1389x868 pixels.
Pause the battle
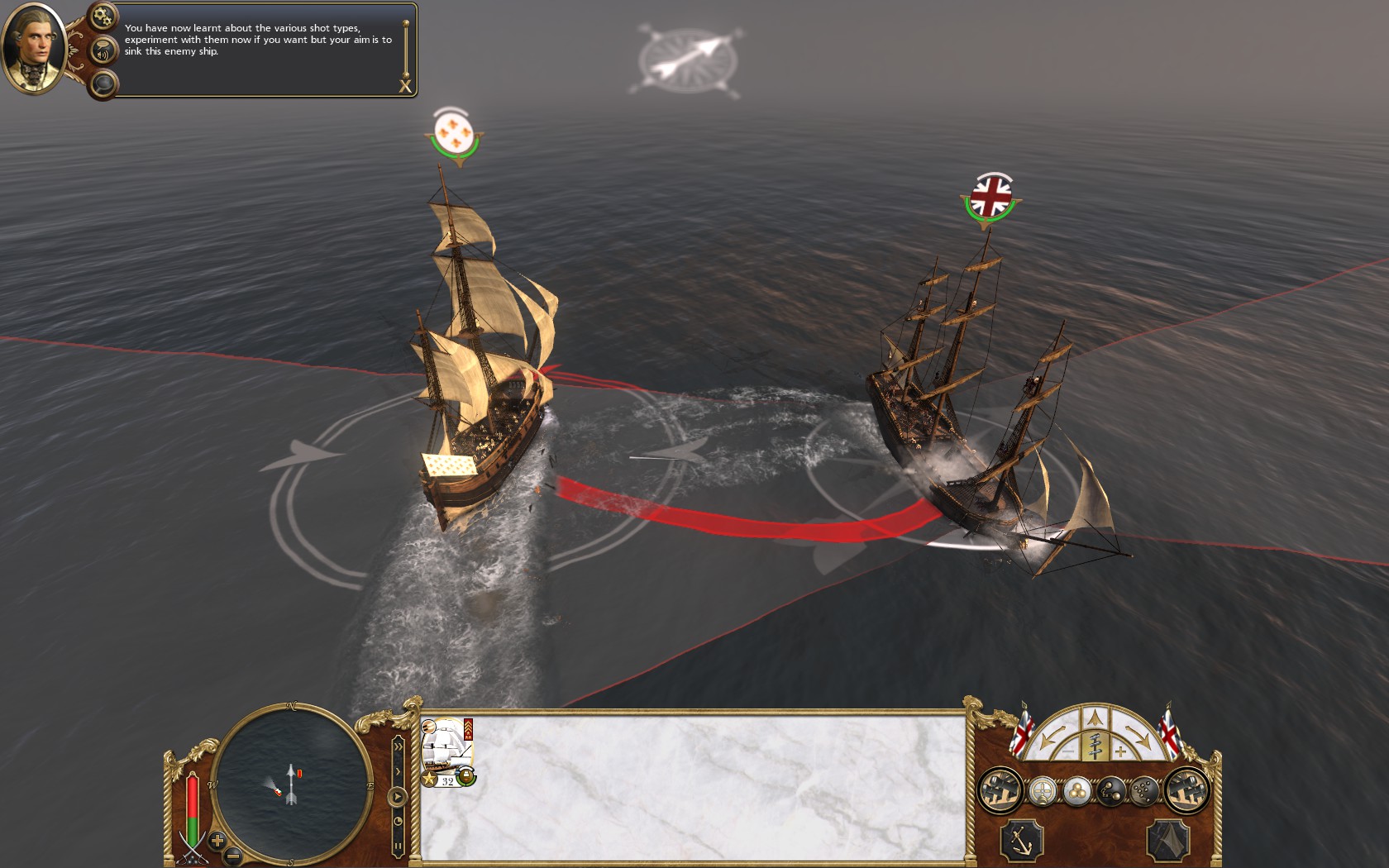(398, 847)
